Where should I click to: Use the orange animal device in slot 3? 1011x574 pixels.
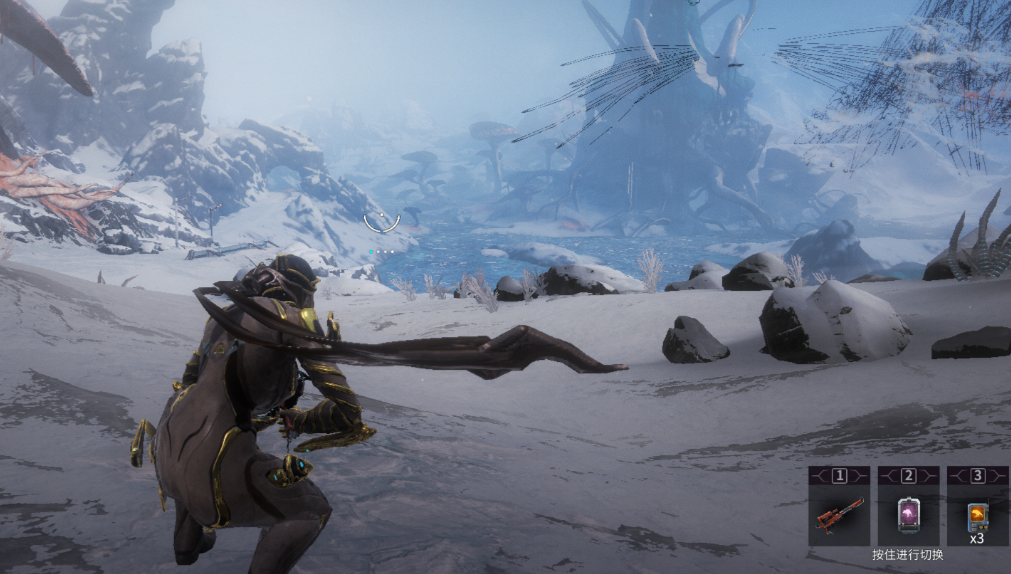coord(977,515)
